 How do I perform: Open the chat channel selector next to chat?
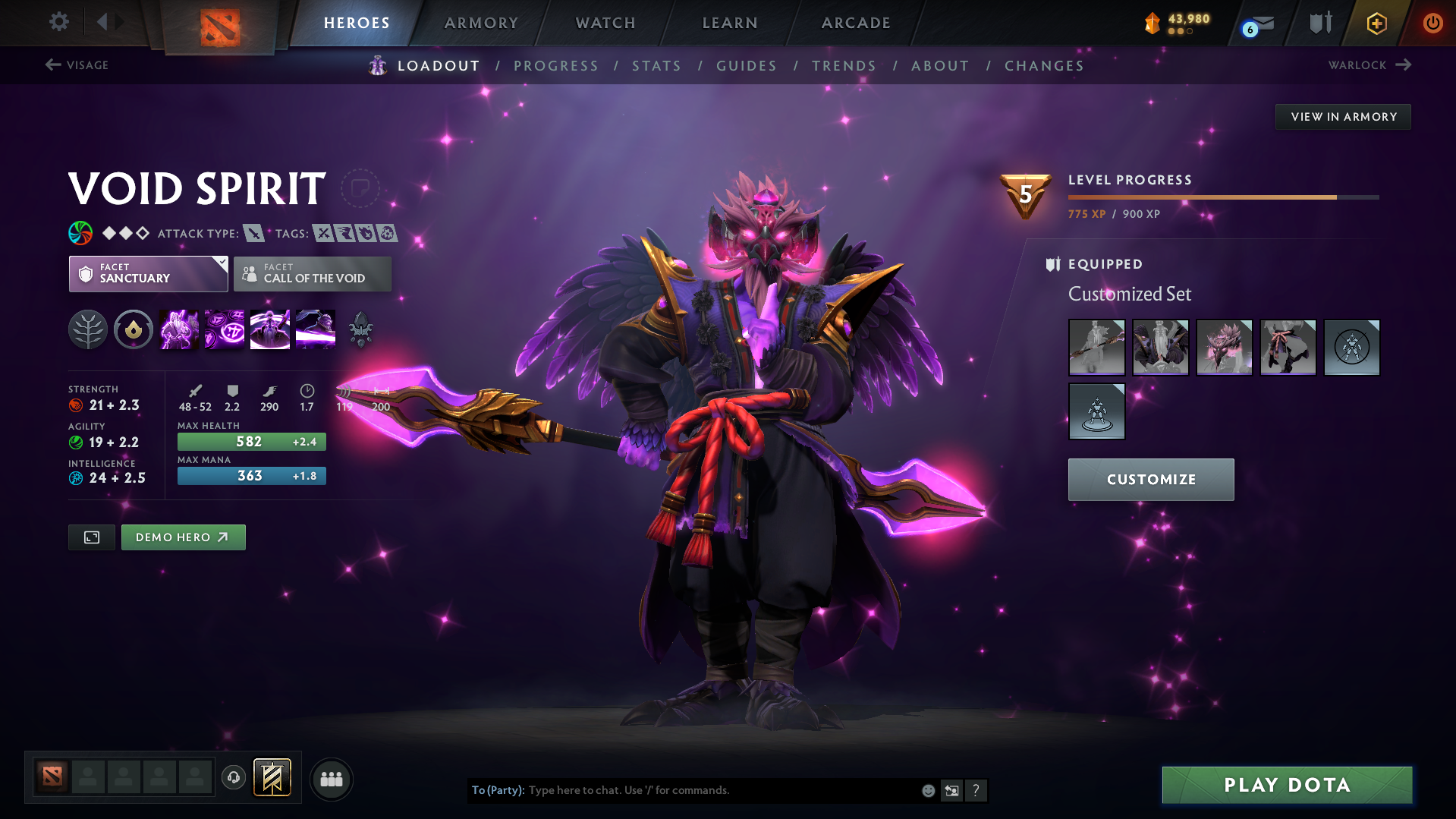click(x=951, y=790)
